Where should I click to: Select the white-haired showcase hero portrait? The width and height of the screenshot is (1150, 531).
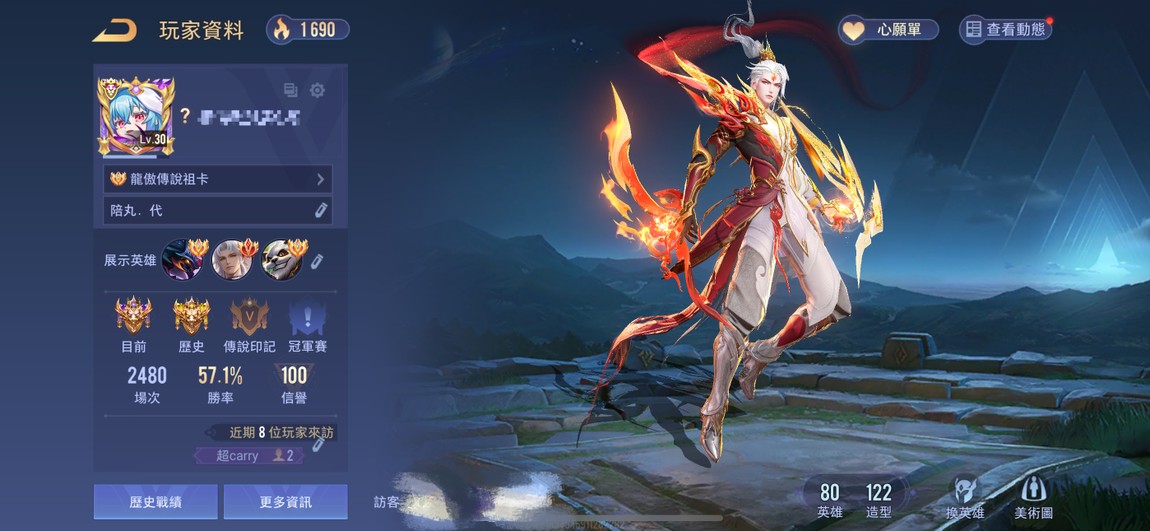[233, 259]
